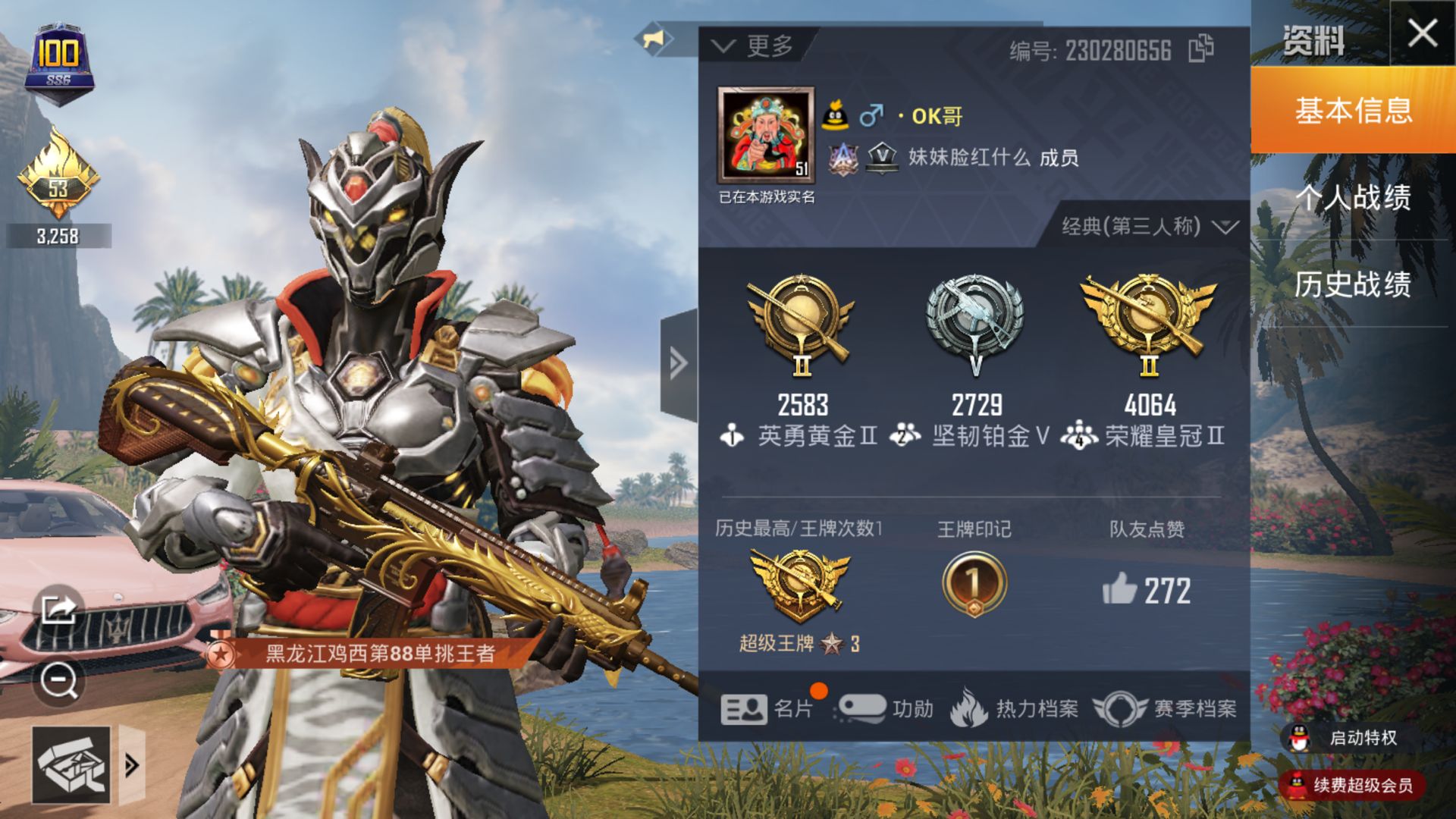Select 续费超级会员 renewal button

click(1353, 785)
